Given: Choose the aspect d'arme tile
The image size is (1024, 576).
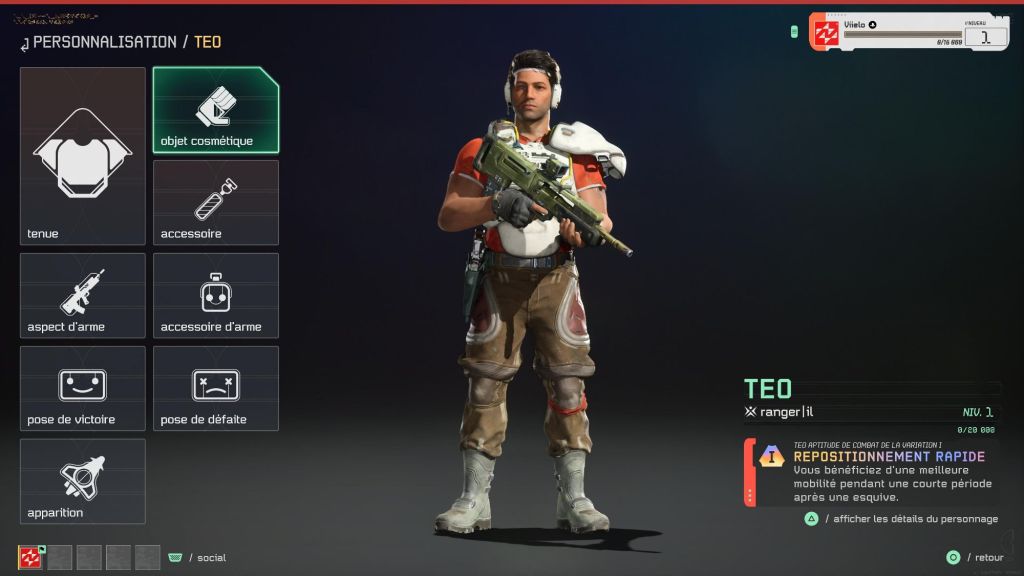Looking at the screenshot, I should pos(83,295).
